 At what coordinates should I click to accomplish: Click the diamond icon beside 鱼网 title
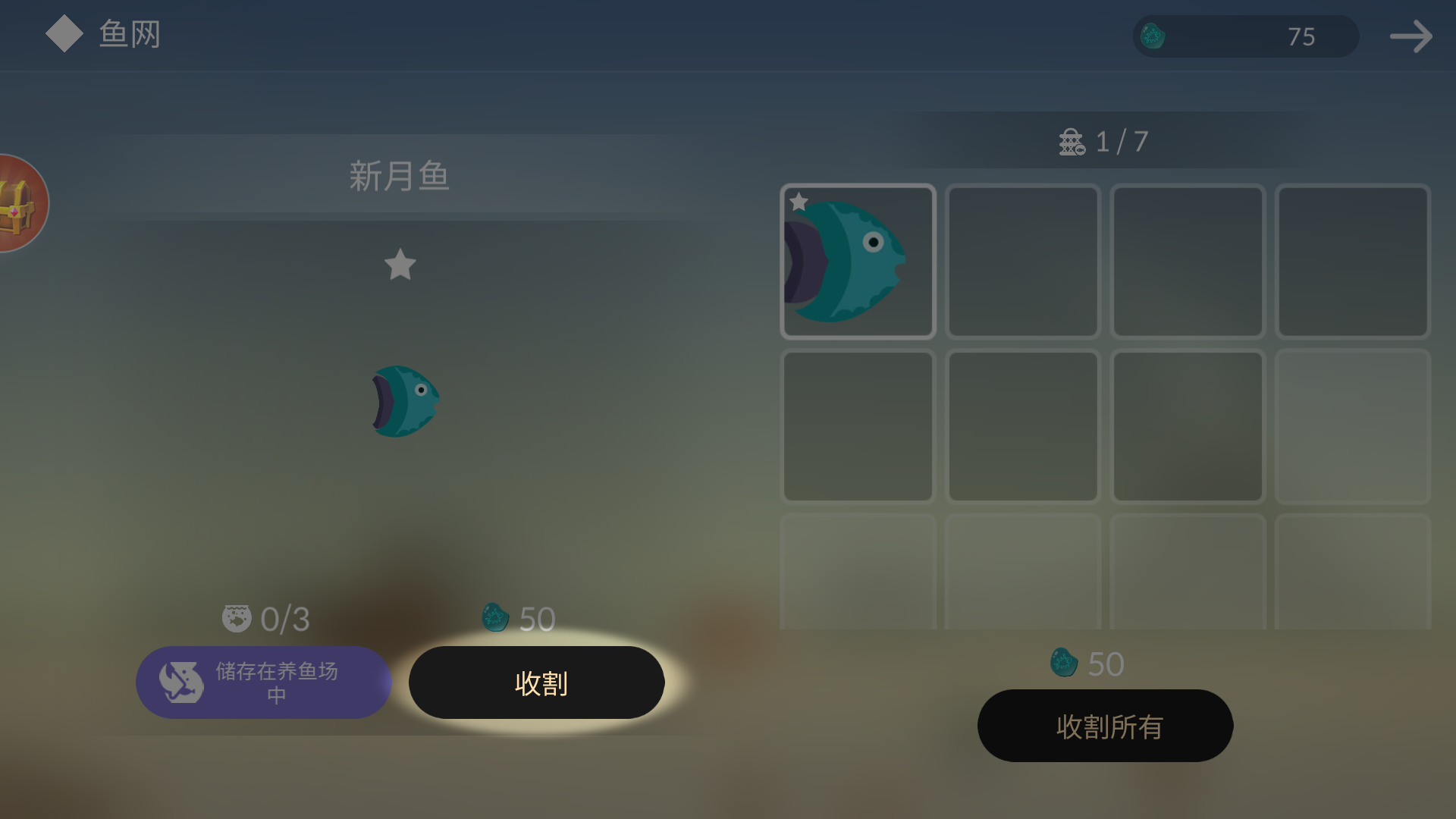tap(64, 33)
